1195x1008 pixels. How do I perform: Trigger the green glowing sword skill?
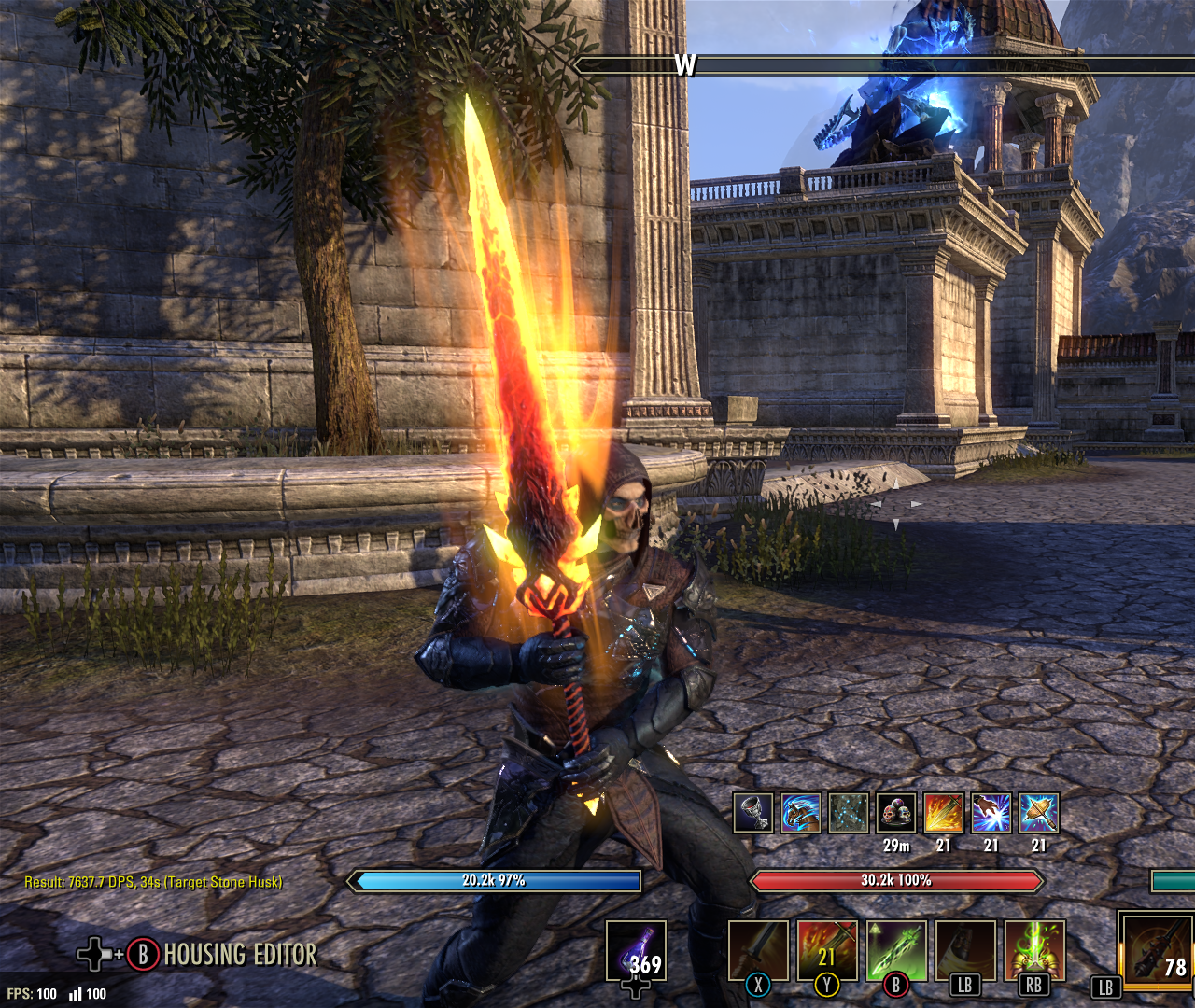tap(896, 950)
